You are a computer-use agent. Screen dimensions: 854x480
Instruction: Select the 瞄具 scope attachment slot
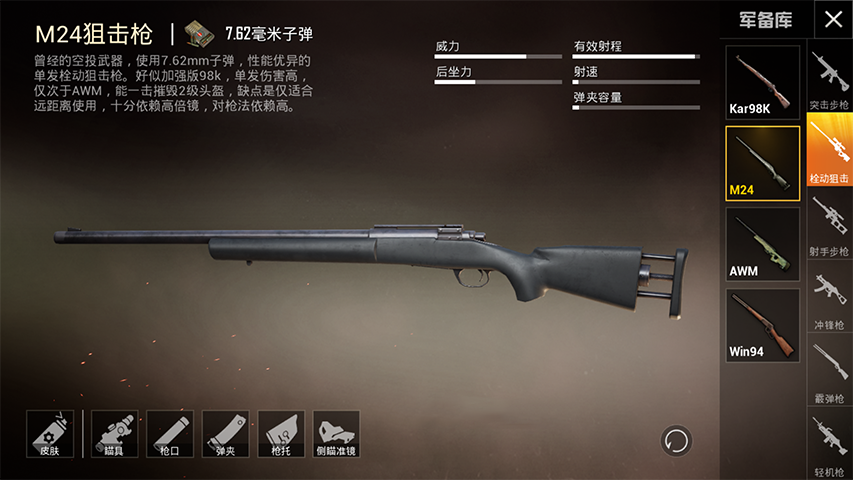tap(115, 434)
